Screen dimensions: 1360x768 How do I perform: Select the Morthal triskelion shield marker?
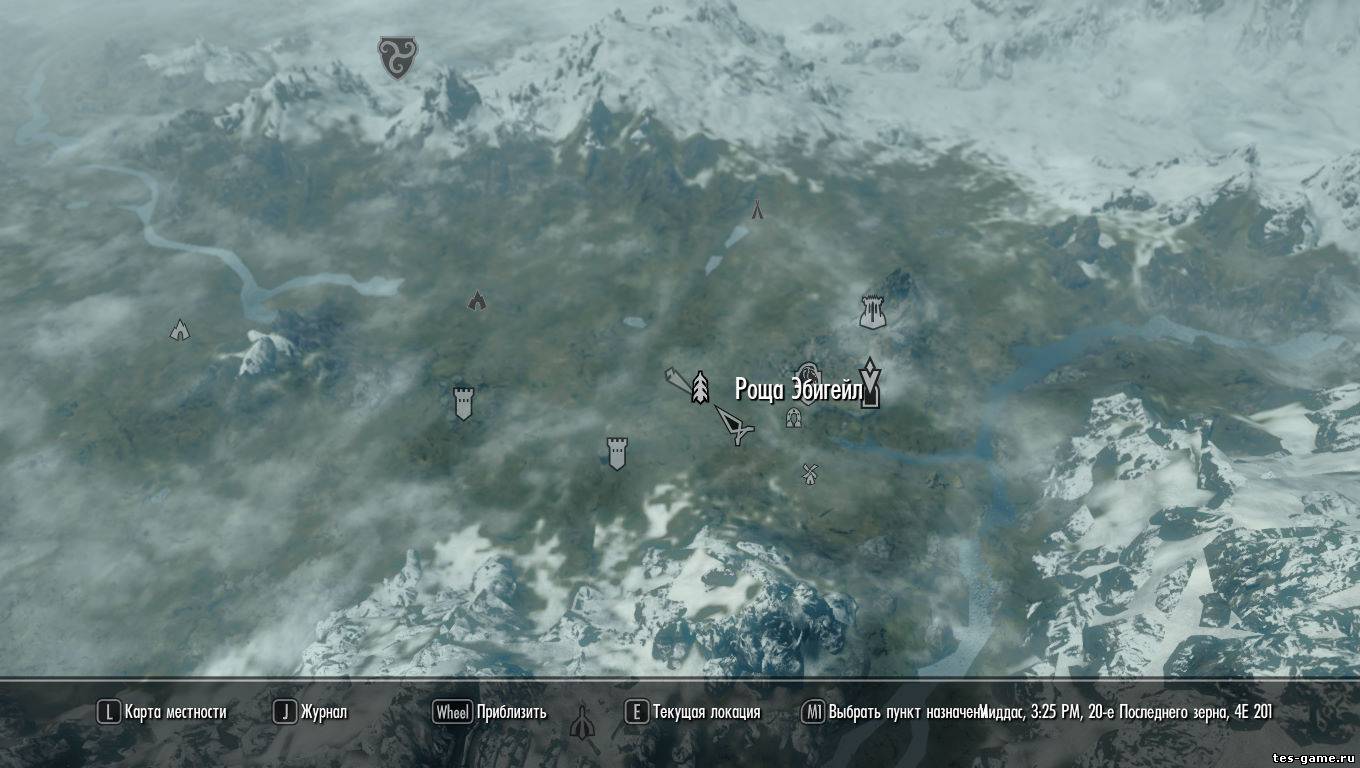398,57
